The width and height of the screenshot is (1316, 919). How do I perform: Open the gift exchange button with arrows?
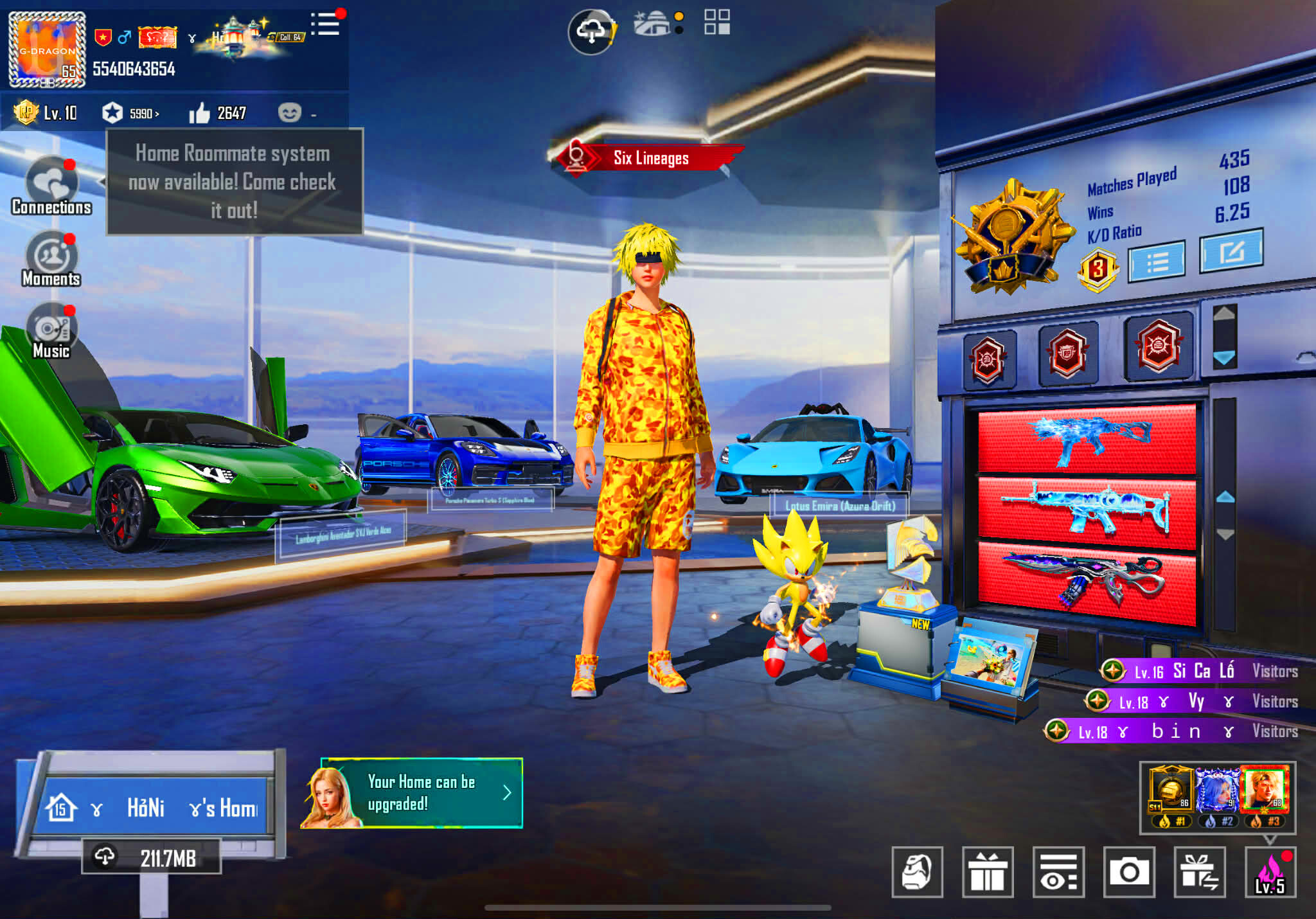pos(1199,872)
